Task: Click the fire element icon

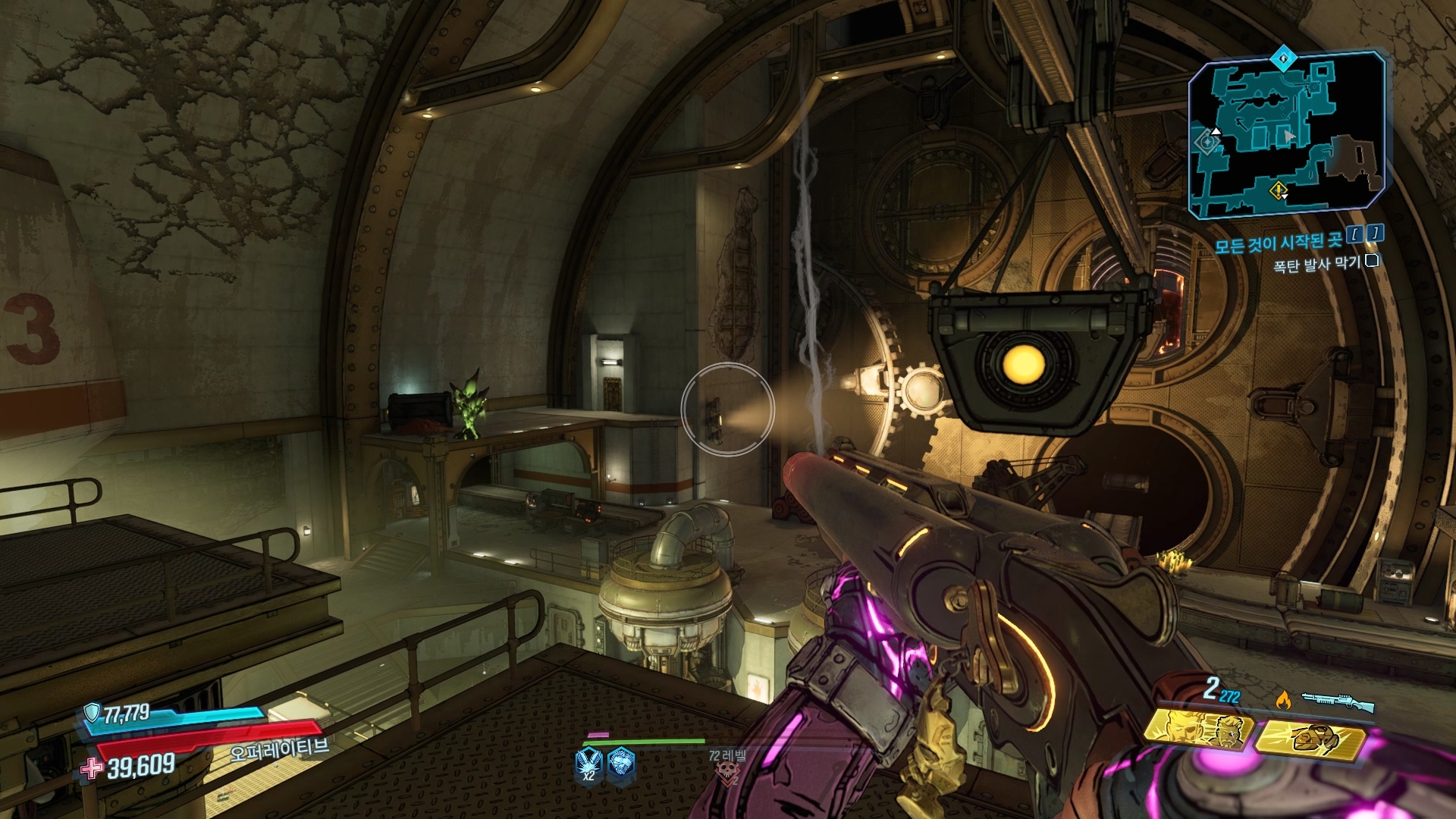Action: (x=1283, y=699)
